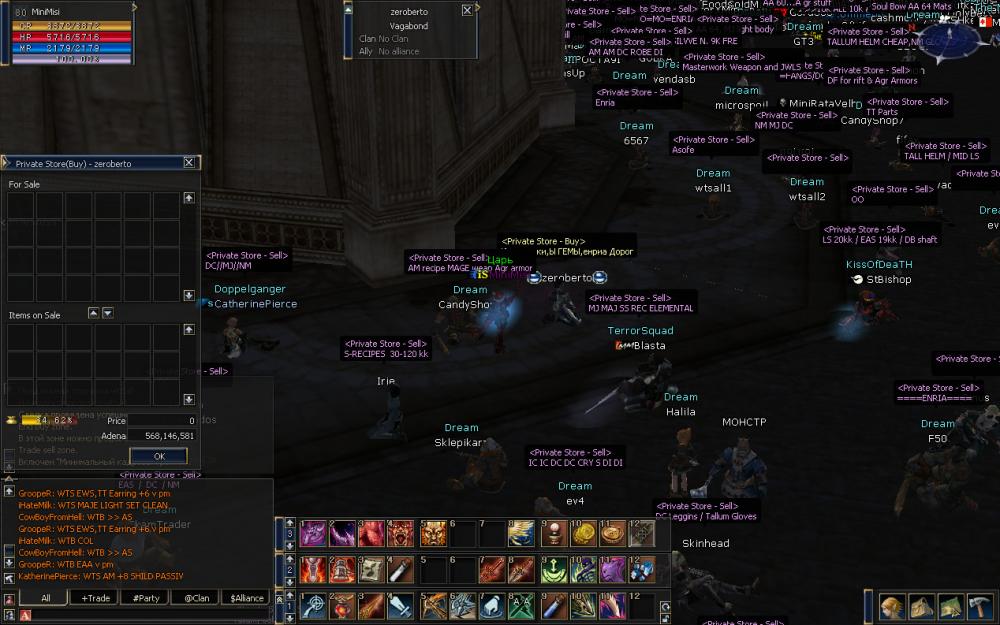Open the character head icon menu
Screen dimensions: 1000x625
(892, 606)
